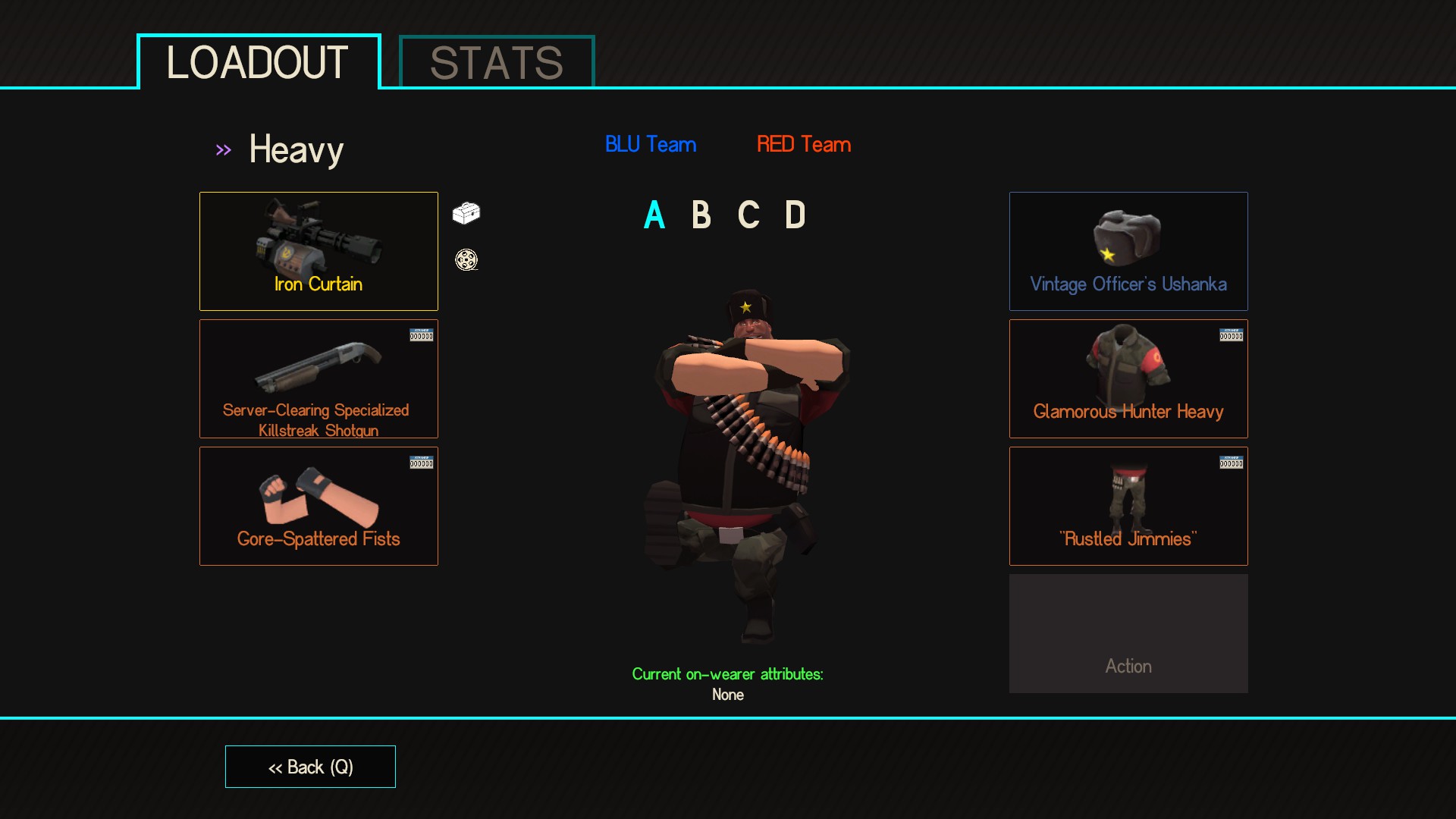Choose loadout preset C
Viewport: 1456px width, 819px height.
click(x=748, y=215)
